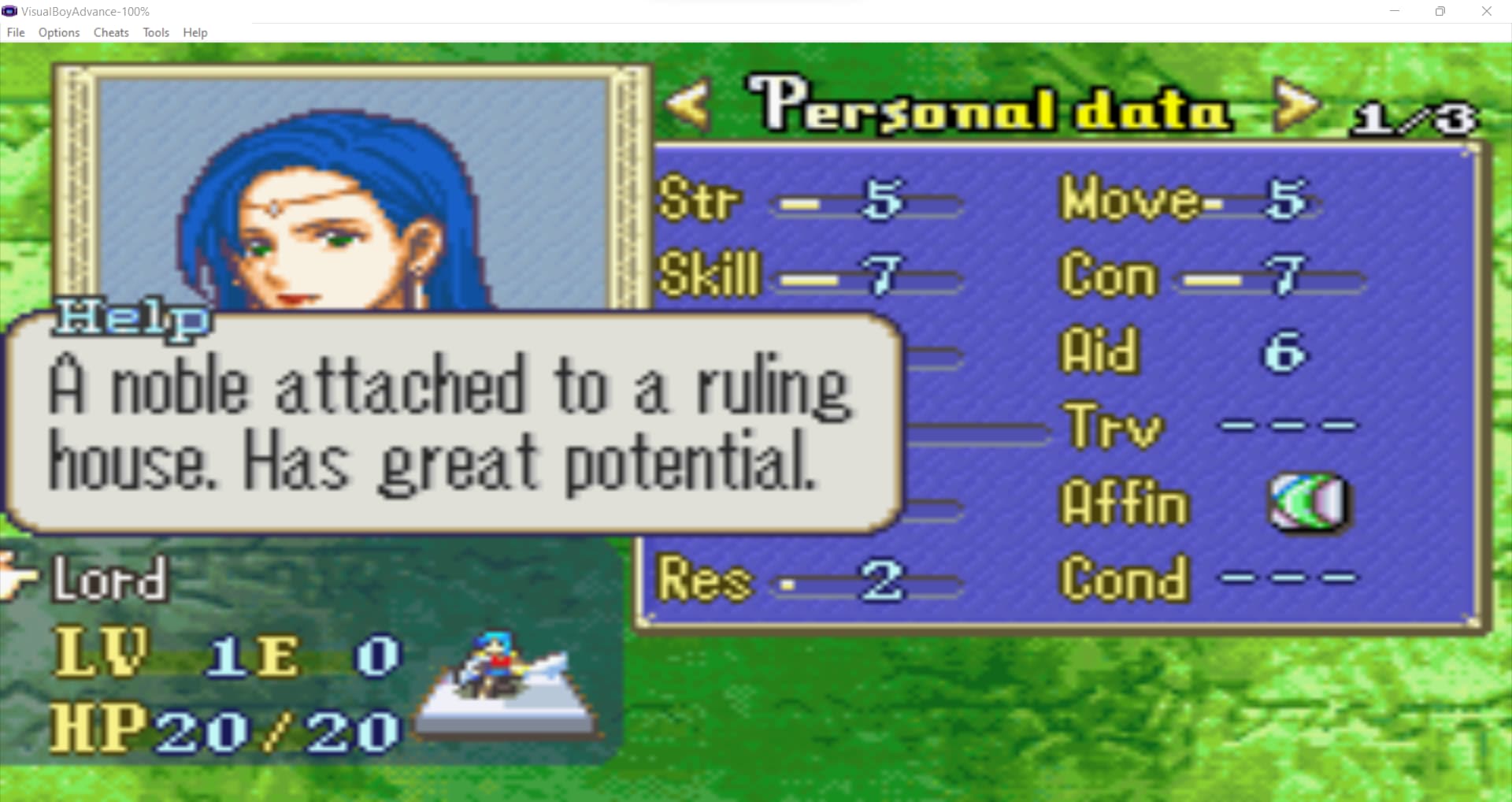The image size is (1512, 802).
Task: Select the Str stat entry
Action: pyautogui.click(x=699, y=199)
